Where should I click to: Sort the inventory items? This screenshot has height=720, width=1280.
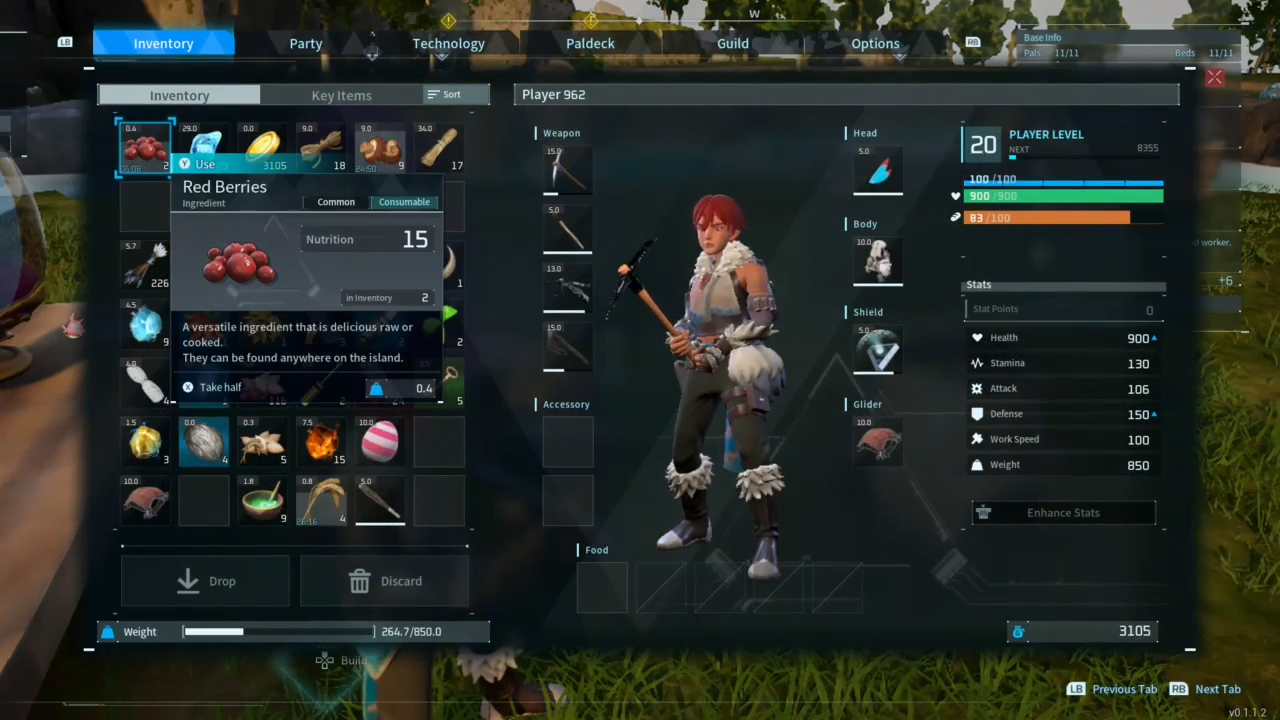[x=445, y=95]
